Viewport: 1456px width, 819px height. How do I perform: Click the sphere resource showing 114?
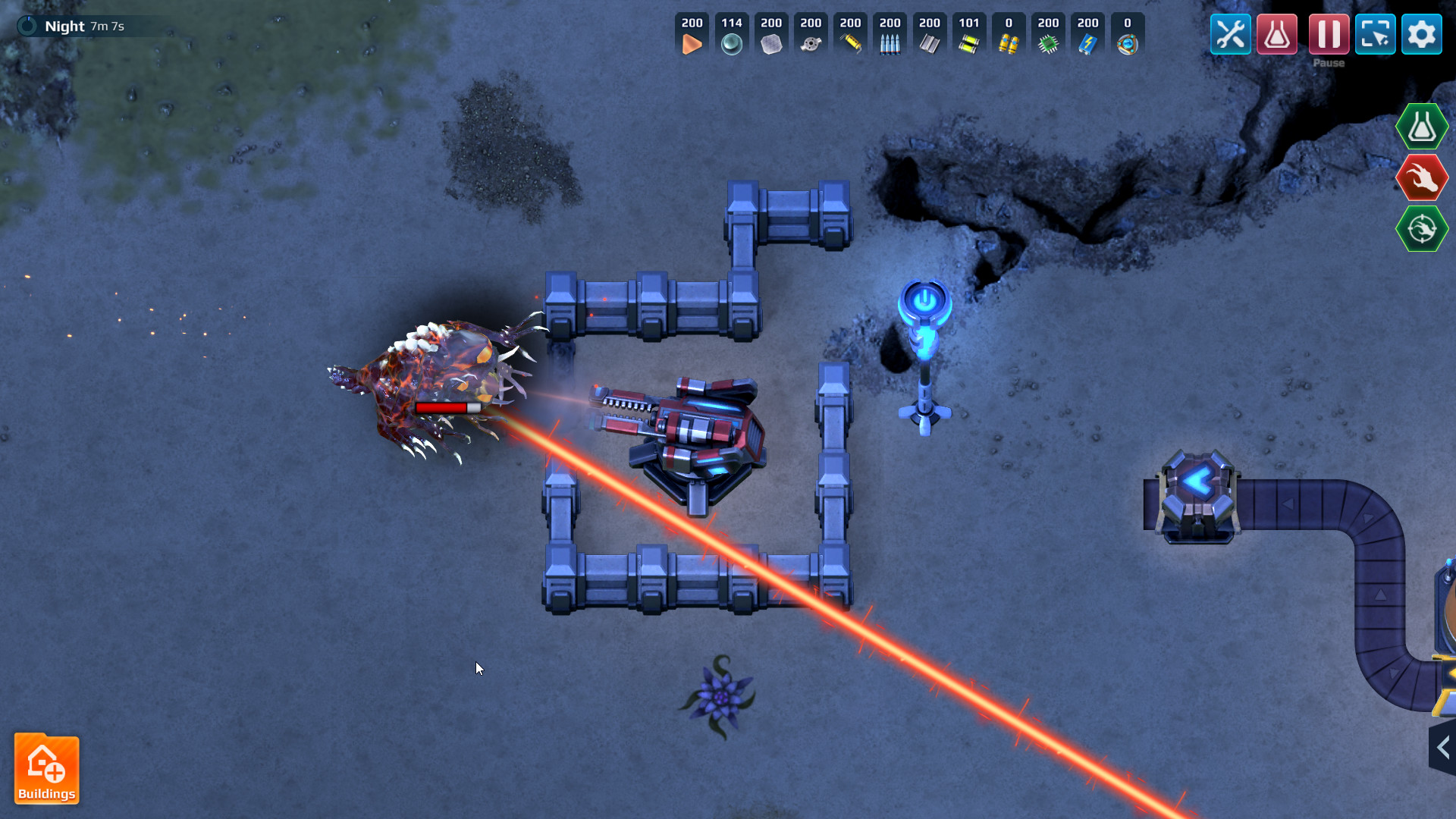pos(731,34)
